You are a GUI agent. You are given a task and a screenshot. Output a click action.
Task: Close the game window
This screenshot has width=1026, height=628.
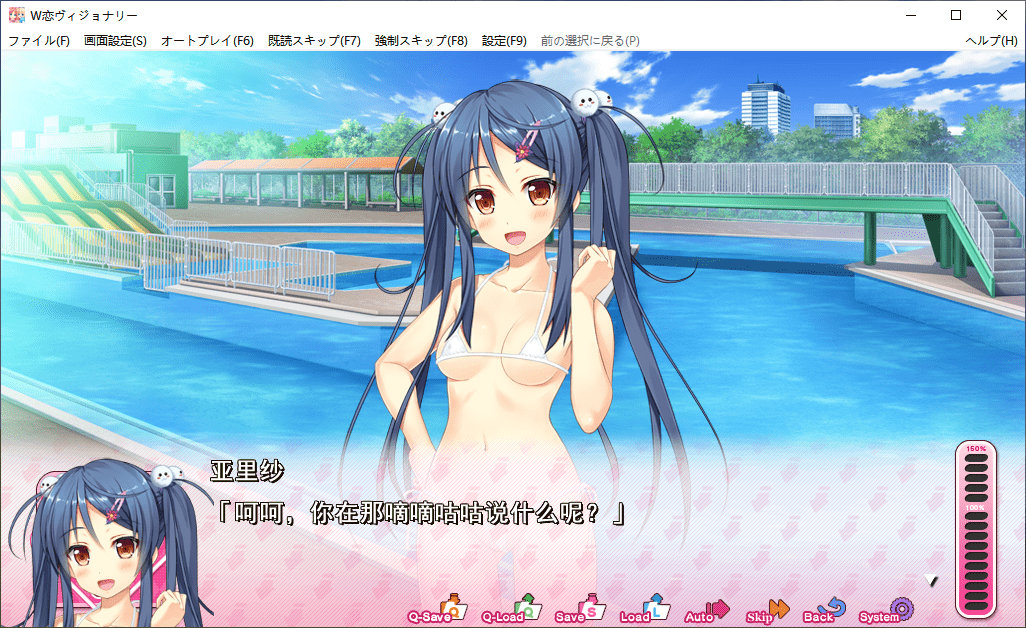[x=1002, y=15]
